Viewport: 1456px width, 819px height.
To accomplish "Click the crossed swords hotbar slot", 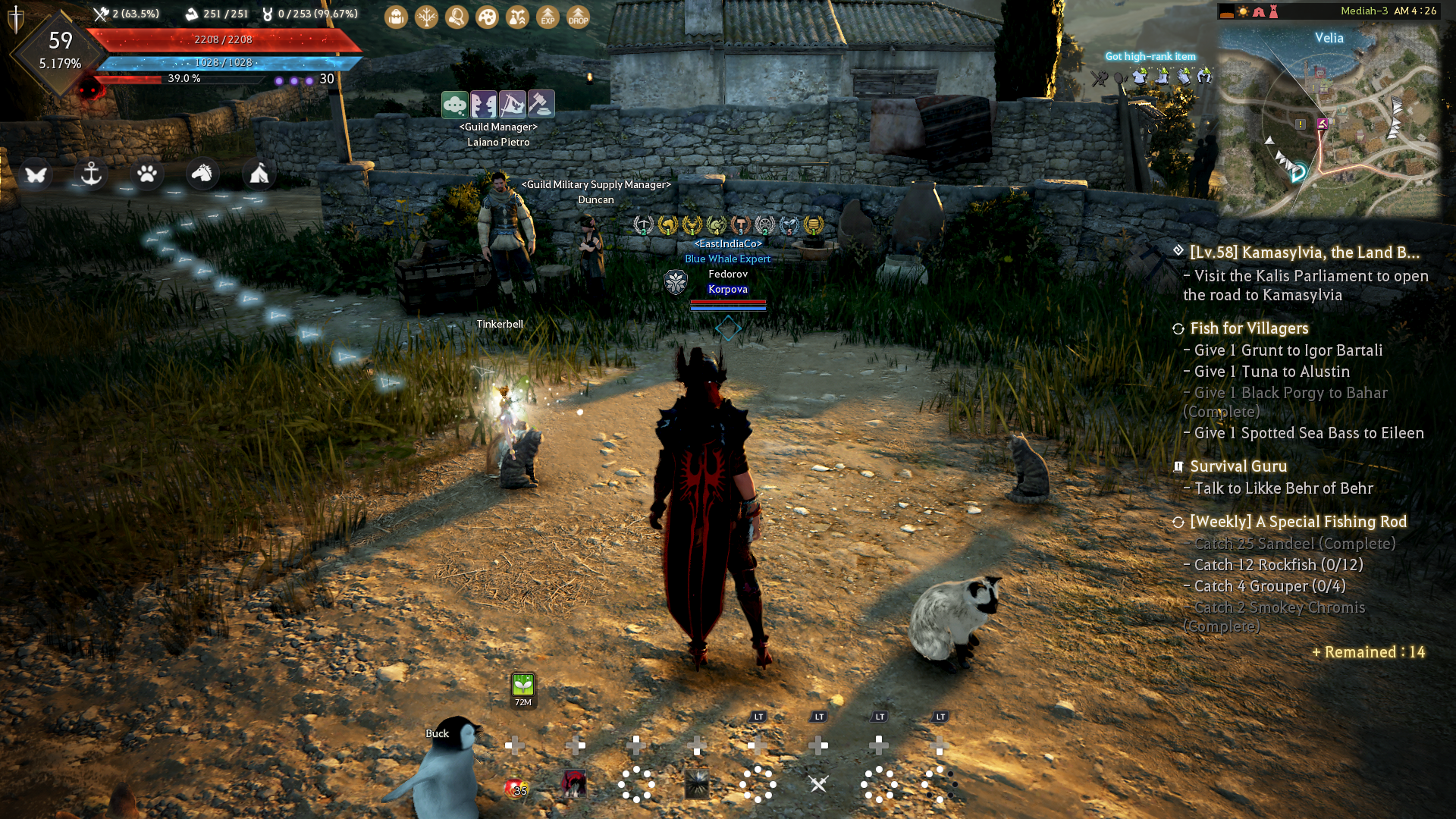I will (x=818, y=784).
